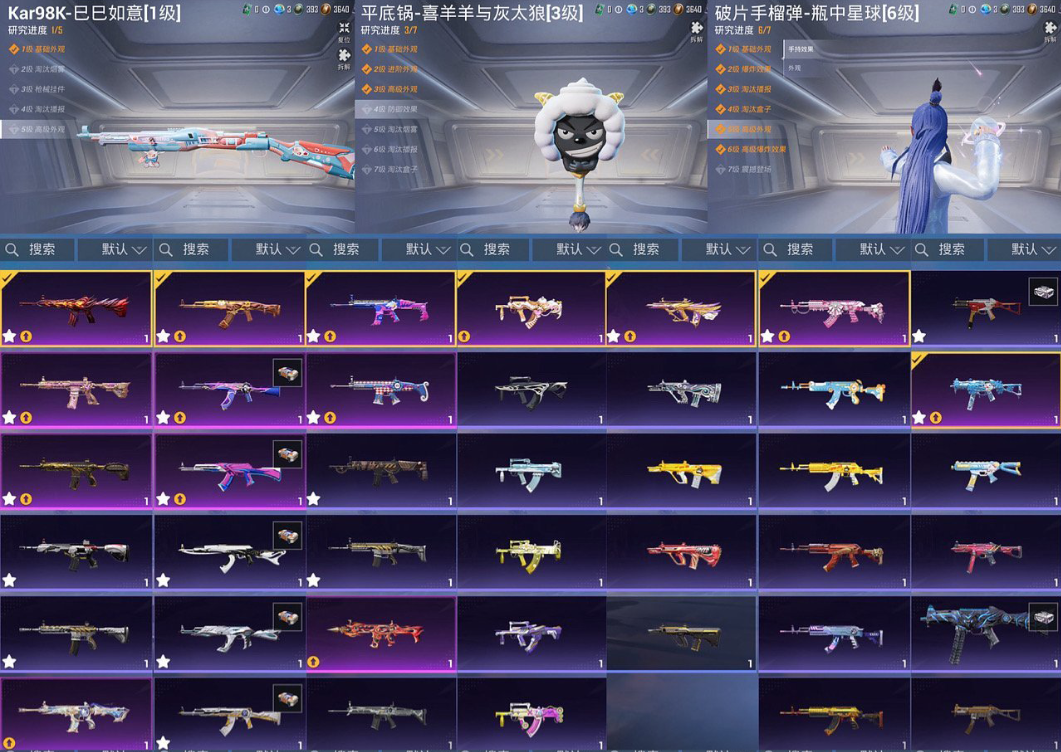Select the 4级 防御效果 pan level
The height and width of the screenshot is (752, 1061).
pos(392,109)
